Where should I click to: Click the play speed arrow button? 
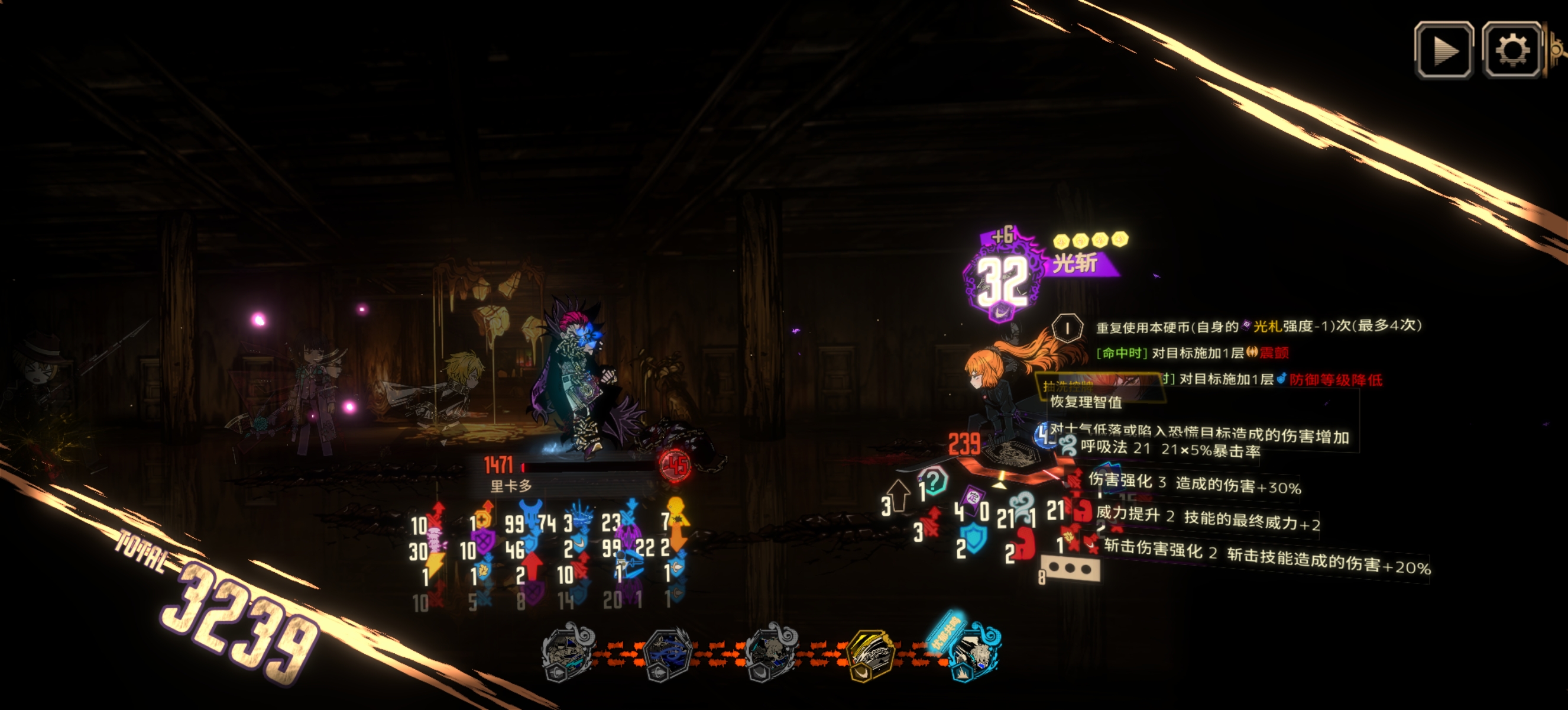pyautogui.click(x=1443, y=50)
